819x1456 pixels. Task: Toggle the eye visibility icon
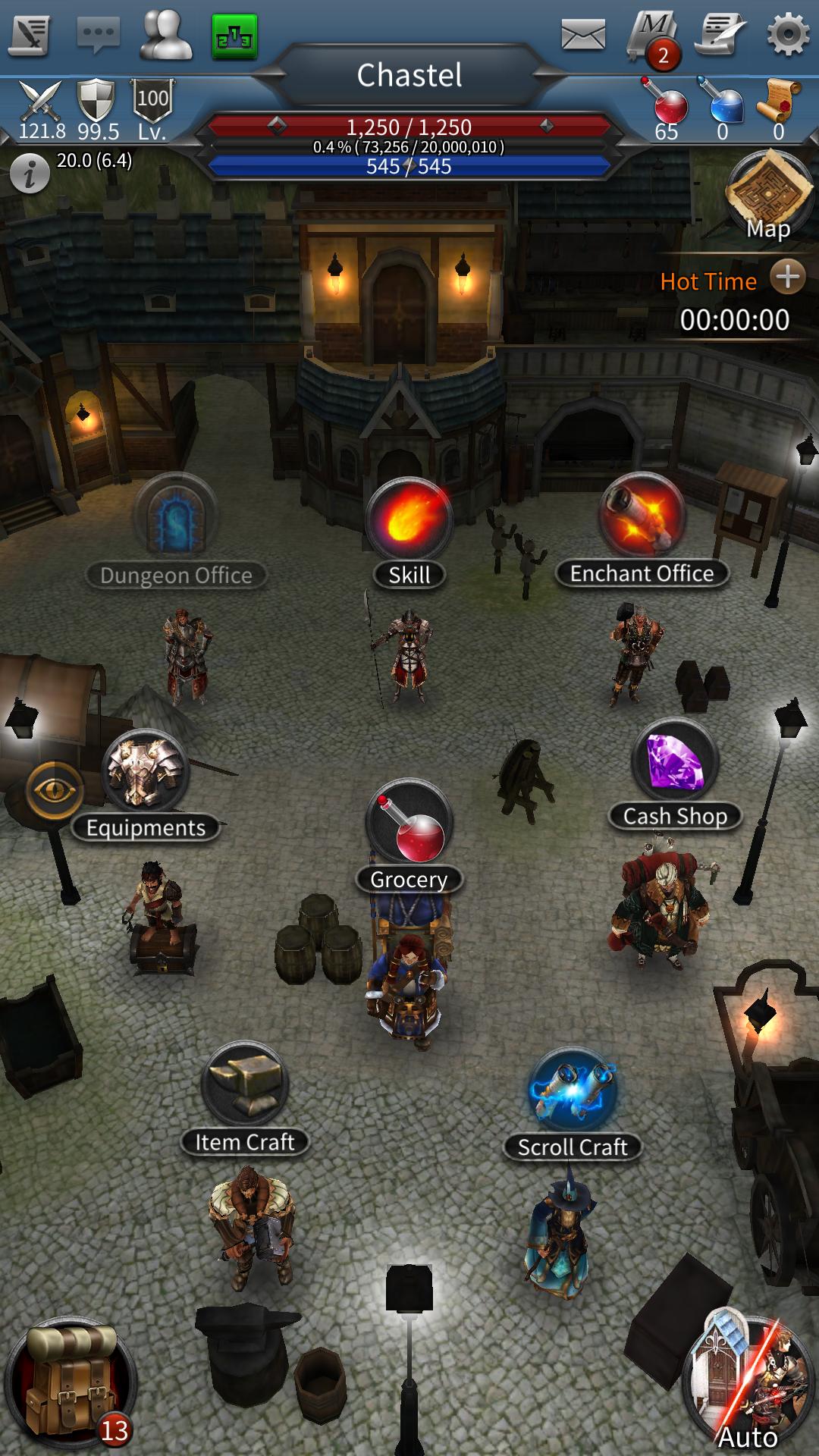pyautogui.click(x=54, y=790)
